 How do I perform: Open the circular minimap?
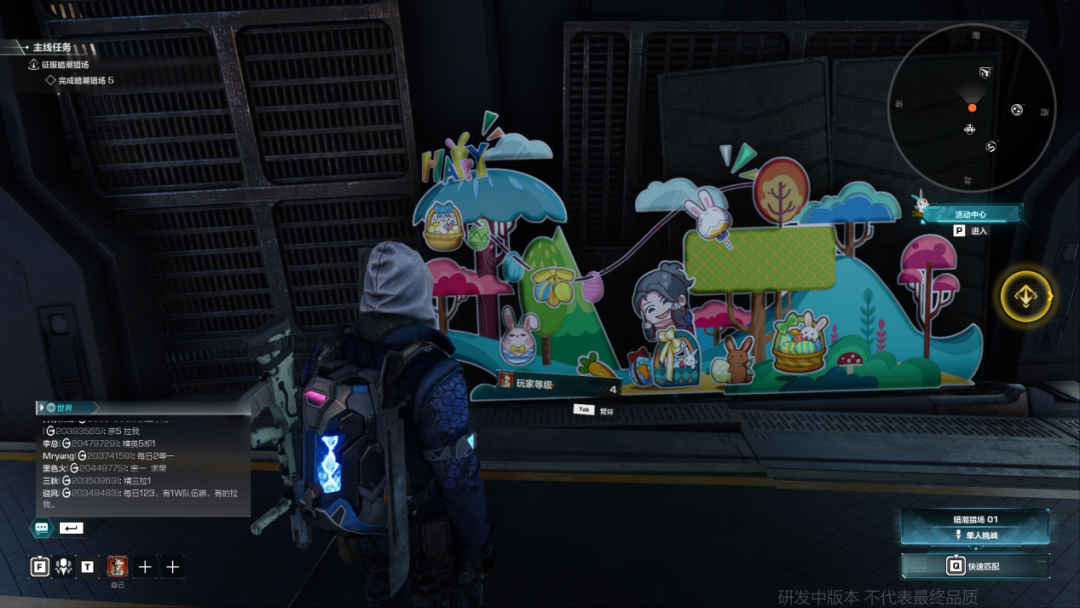coord(971,107)
